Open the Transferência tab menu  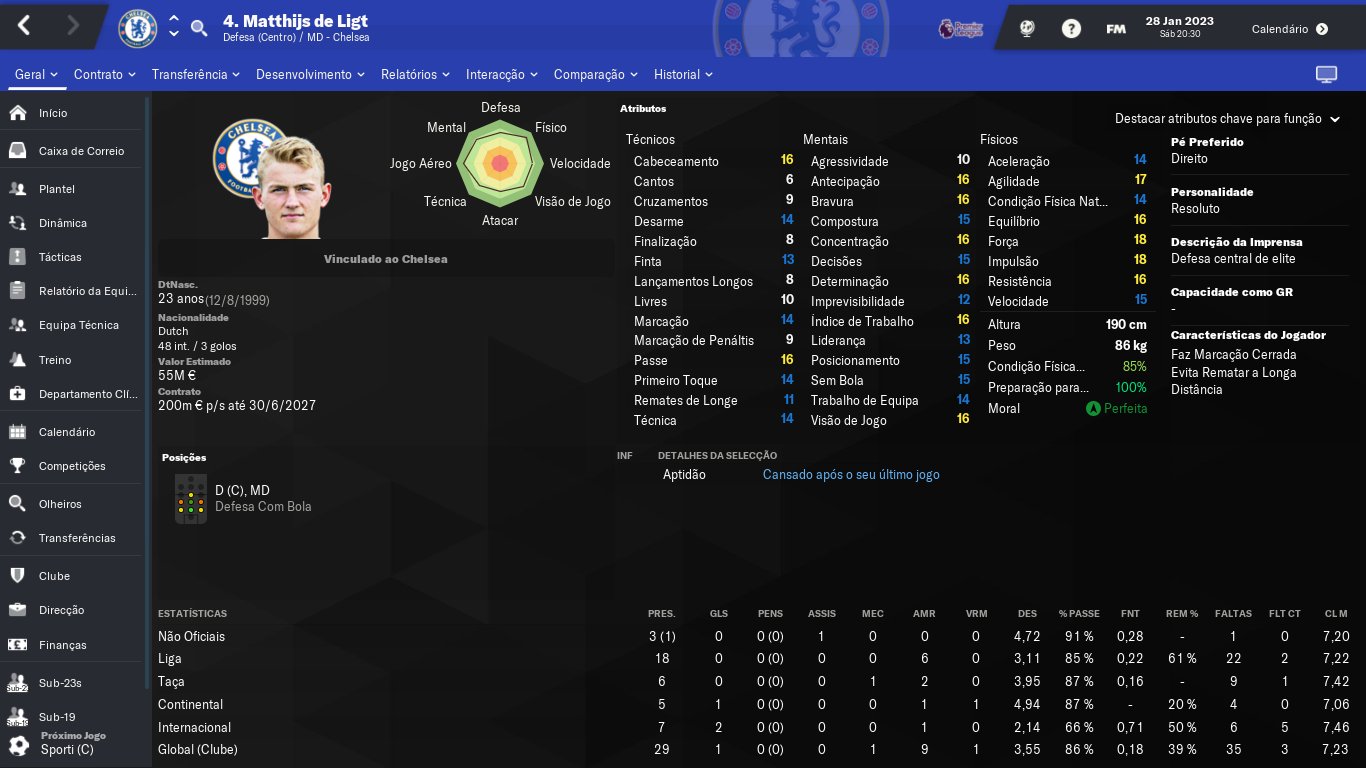(196, 75)
